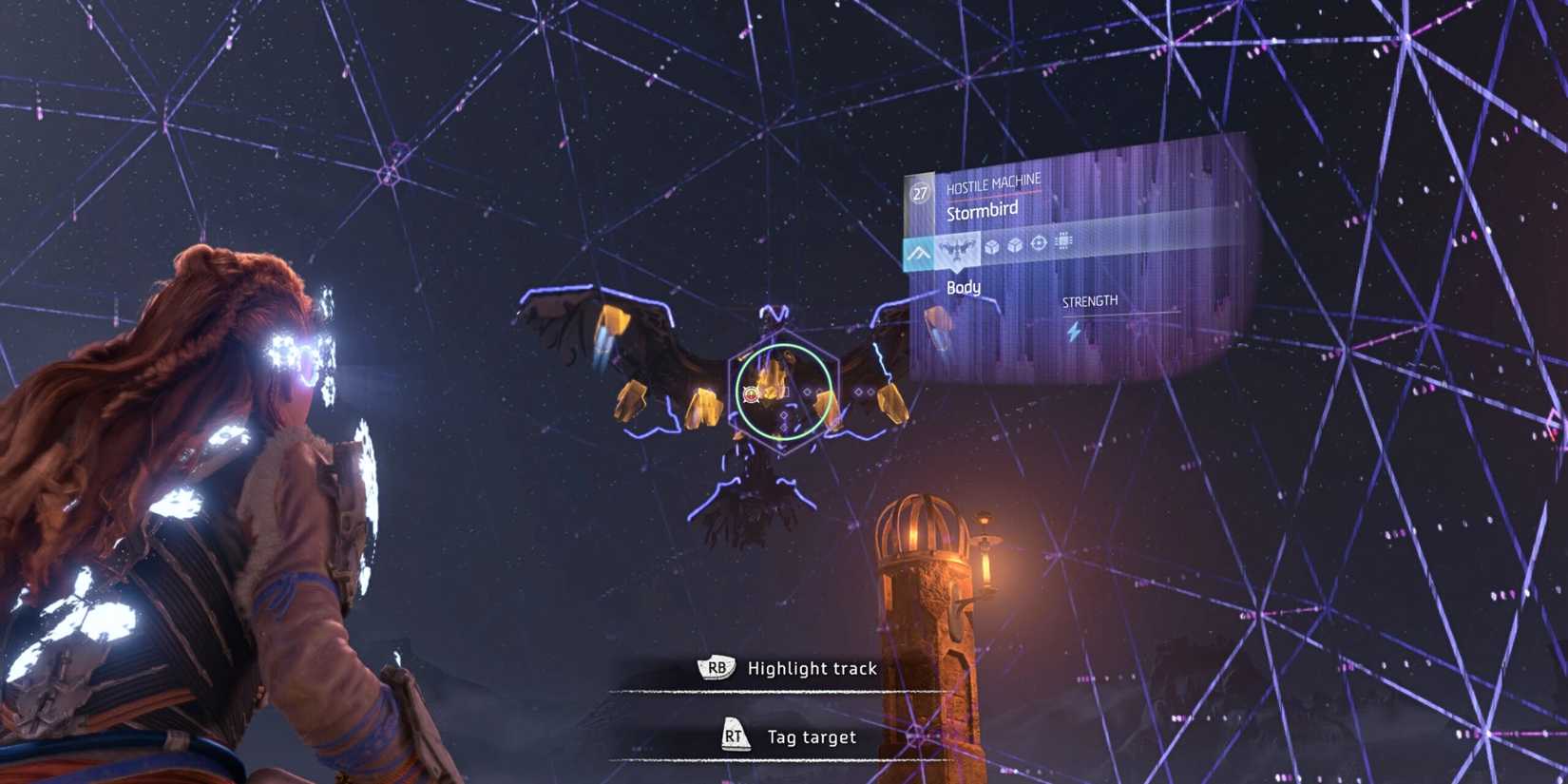Click the Highlight track option
The image size is (1568, 784).
click(813, 668)
